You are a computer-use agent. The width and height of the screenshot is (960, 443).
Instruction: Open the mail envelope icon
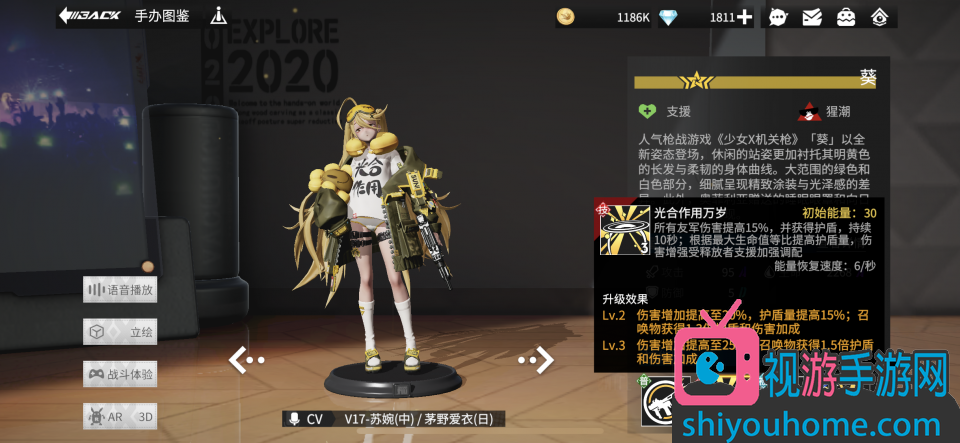812,17
